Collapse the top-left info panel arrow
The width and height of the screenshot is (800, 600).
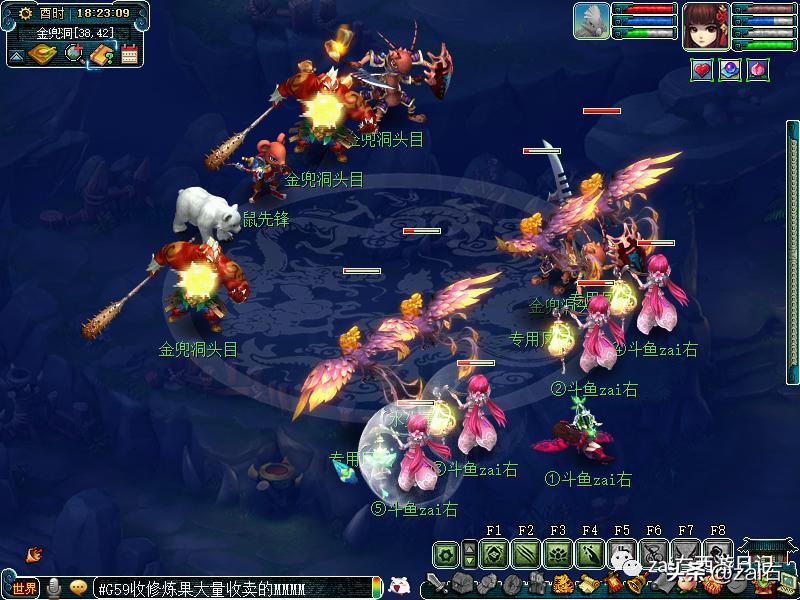coord(16,56)
